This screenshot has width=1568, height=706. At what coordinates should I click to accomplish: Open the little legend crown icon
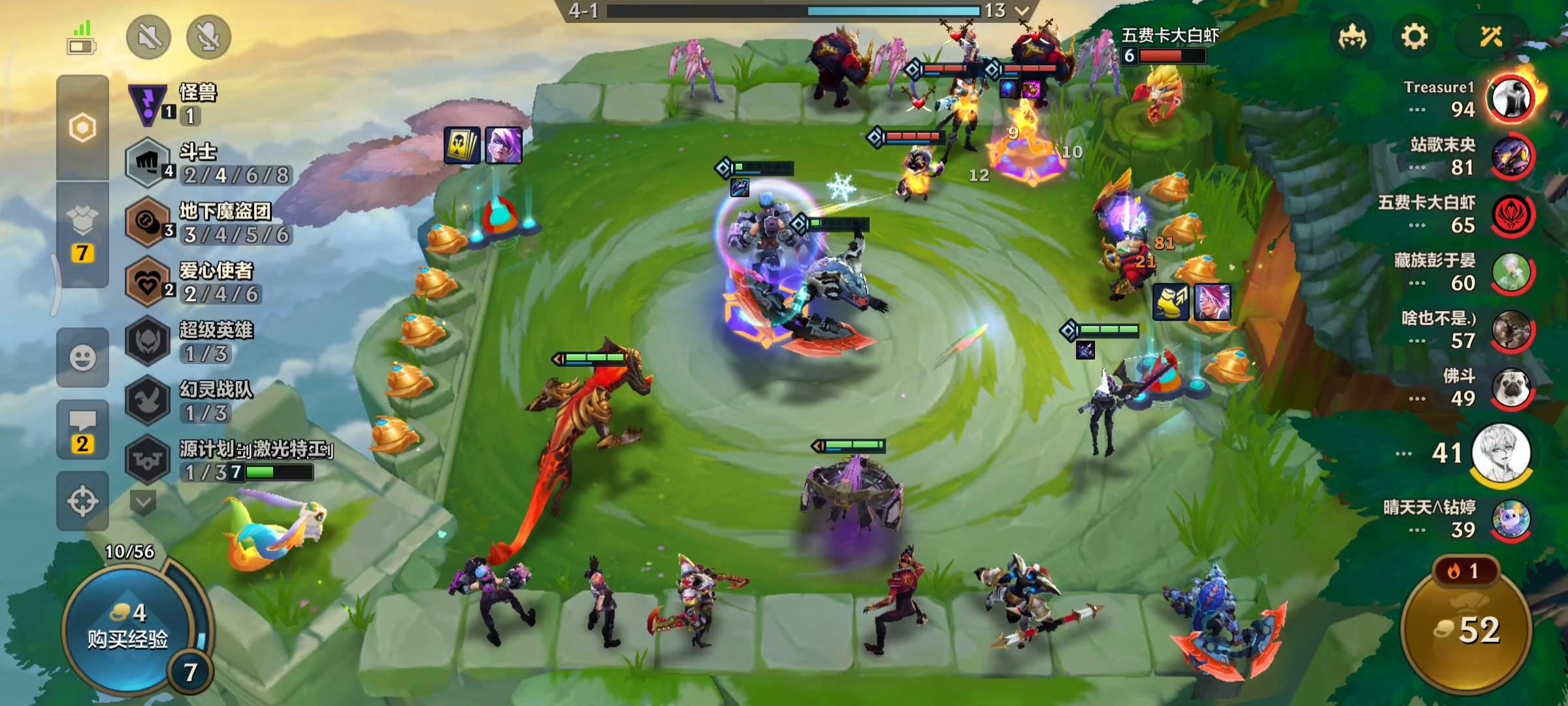coord(1352,37)
